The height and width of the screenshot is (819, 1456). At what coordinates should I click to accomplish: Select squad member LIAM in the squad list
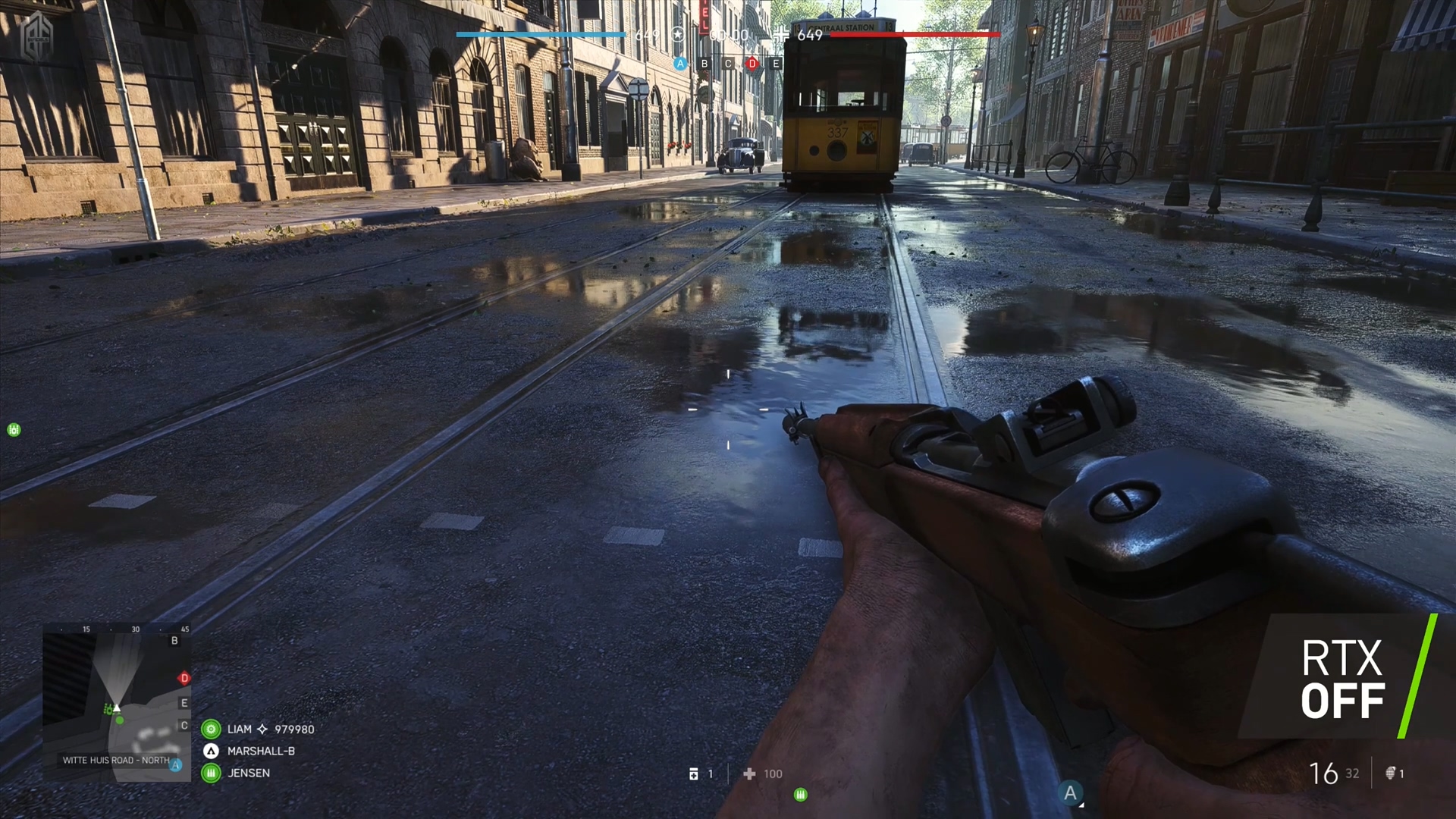click(x=239, y=729)
